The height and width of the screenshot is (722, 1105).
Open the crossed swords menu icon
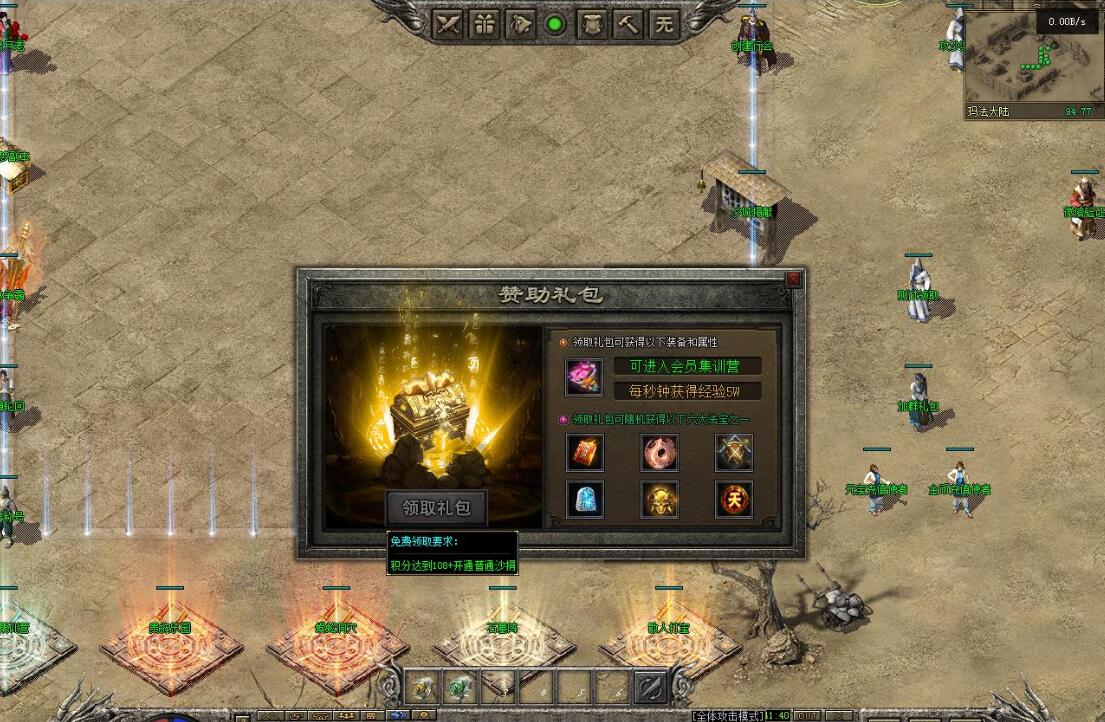448,25
